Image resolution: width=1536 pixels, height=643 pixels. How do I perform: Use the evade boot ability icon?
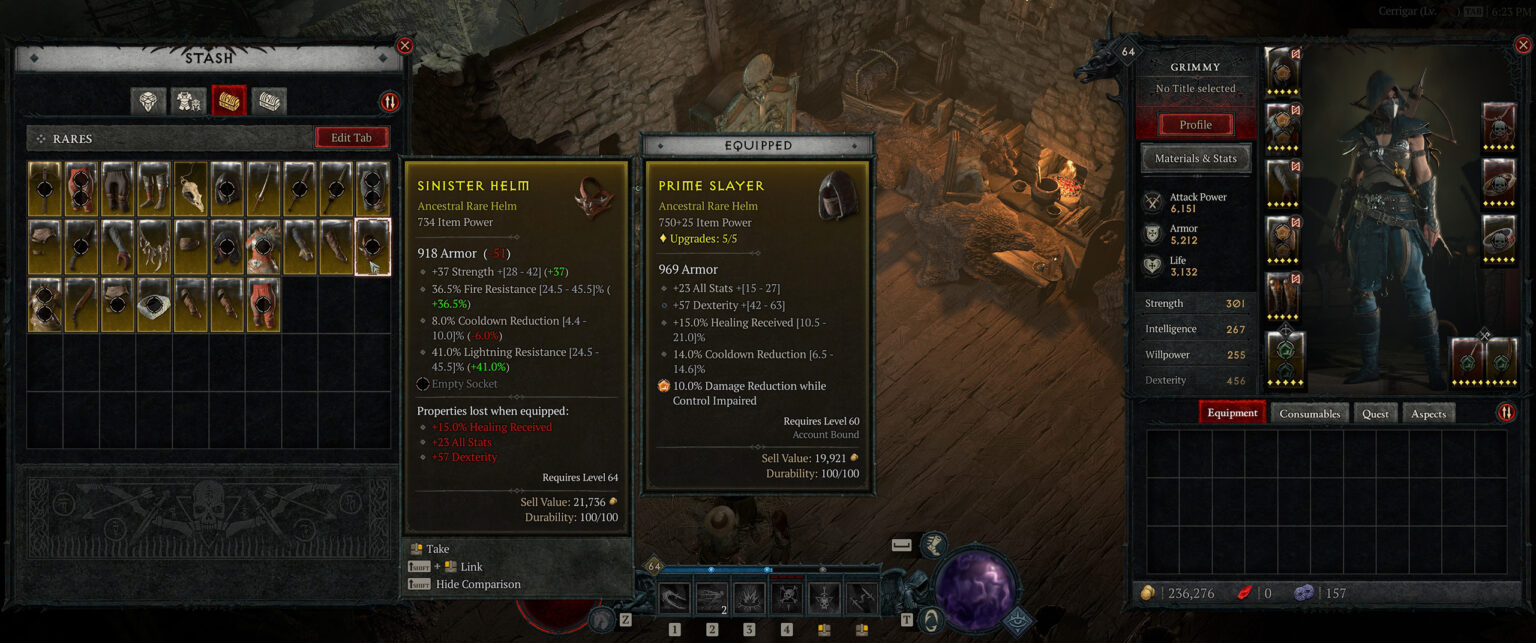933,545
